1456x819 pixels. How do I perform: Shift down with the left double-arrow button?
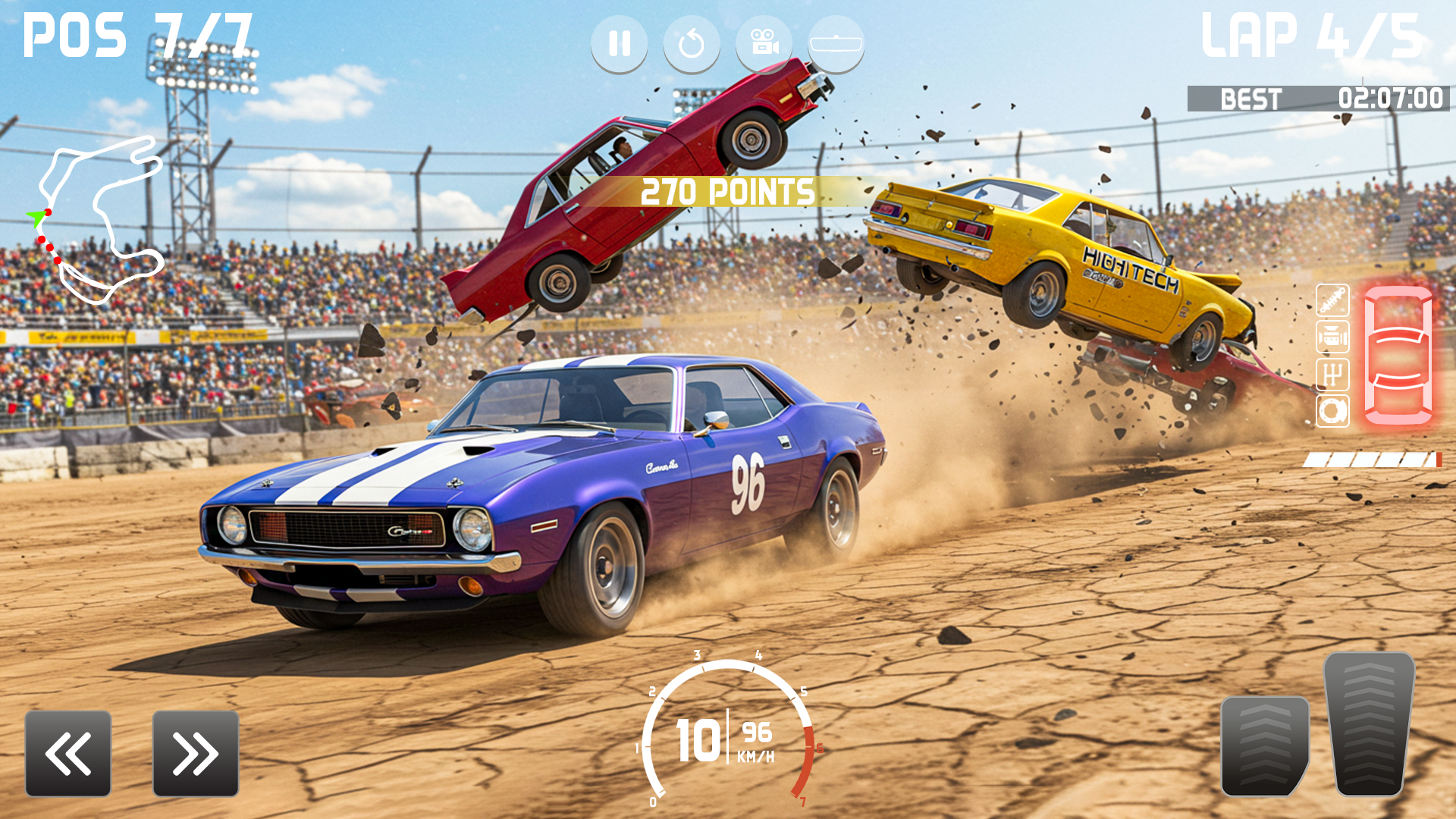[67, 752]
